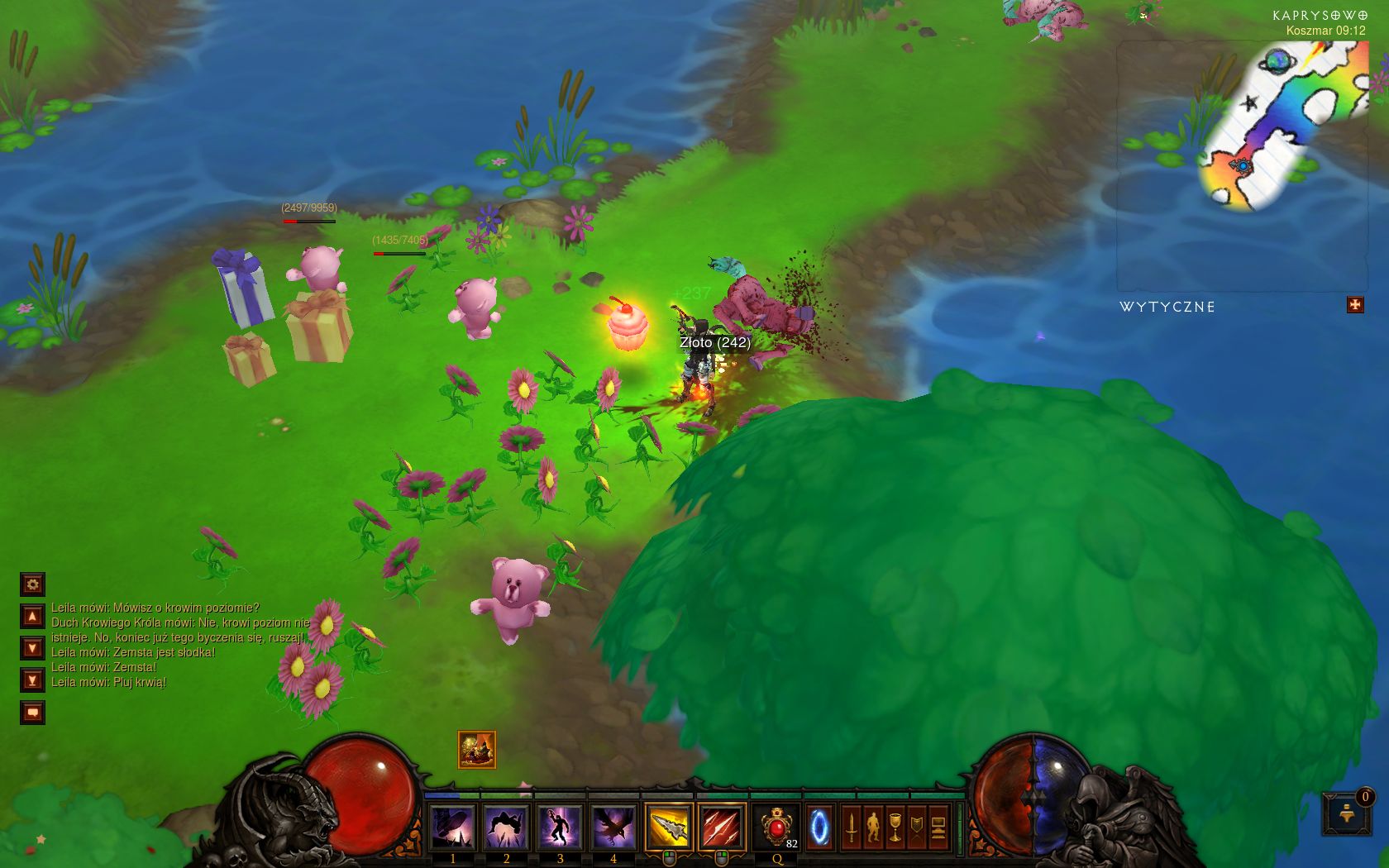This screenshot has width=1389, height=868.
Task: Jump to bottom of chat log
Action: point(32,680)
